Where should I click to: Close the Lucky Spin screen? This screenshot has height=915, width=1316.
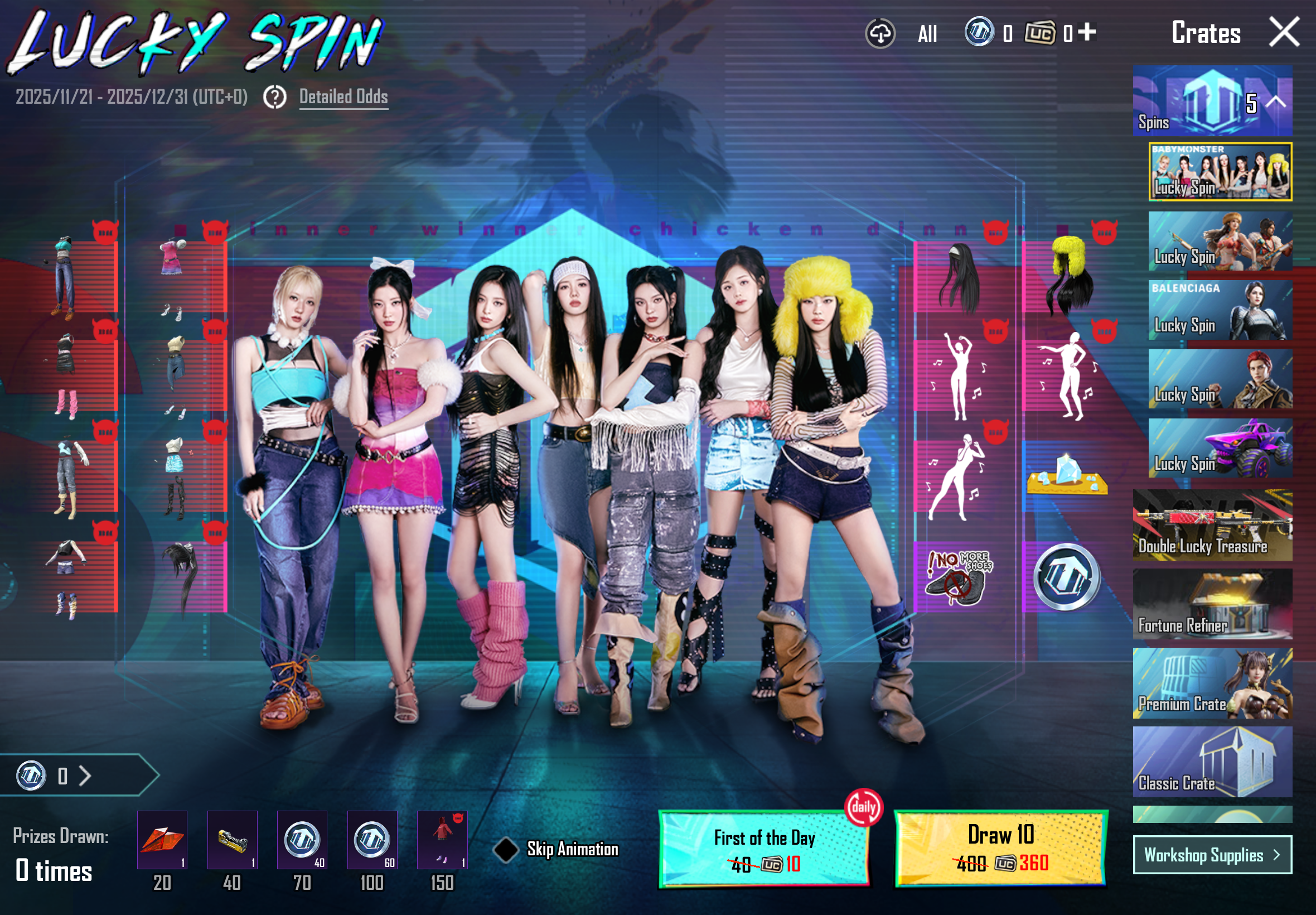pyautogui.click(x=1283, y=32)
